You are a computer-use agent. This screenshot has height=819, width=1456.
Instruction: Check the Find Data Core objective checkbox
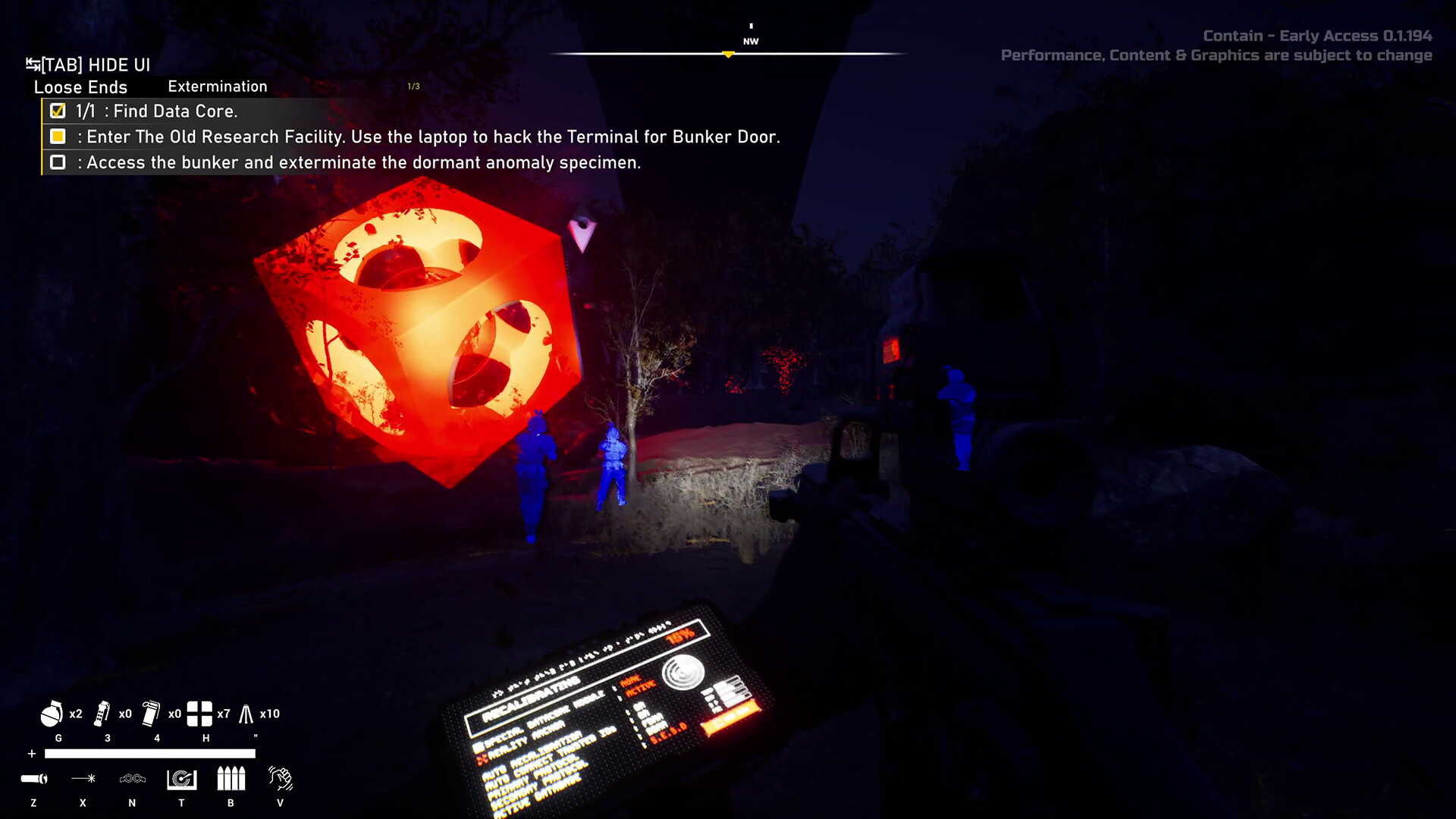click(x=58, y=111)
